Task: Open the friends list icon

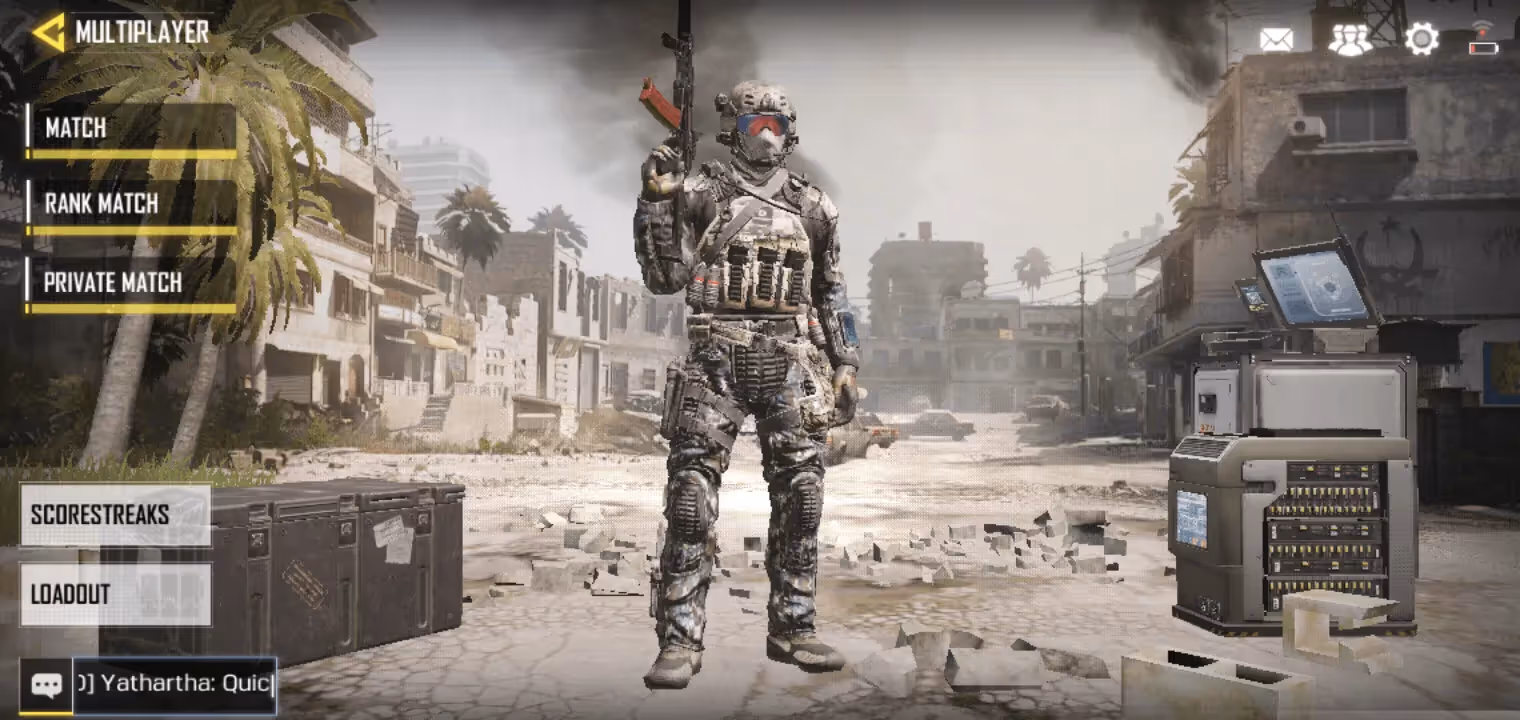Action: 1350,42
